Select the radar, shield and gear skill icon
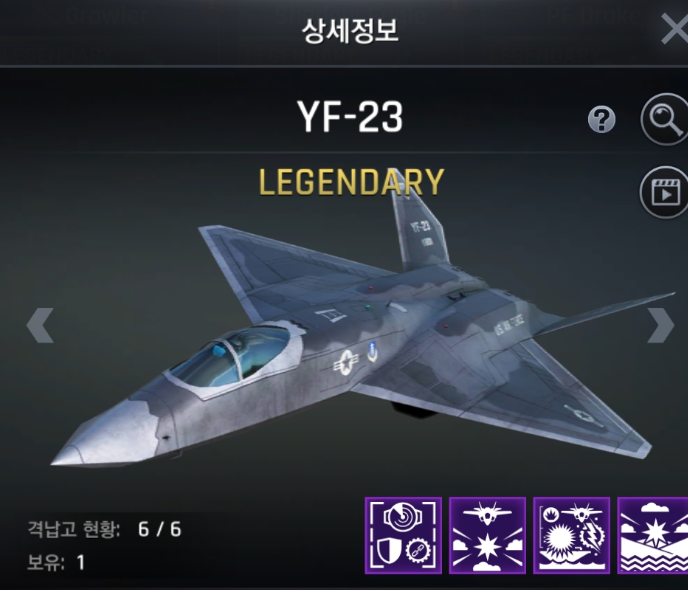The image size is (688, 590). click(403, 535)
